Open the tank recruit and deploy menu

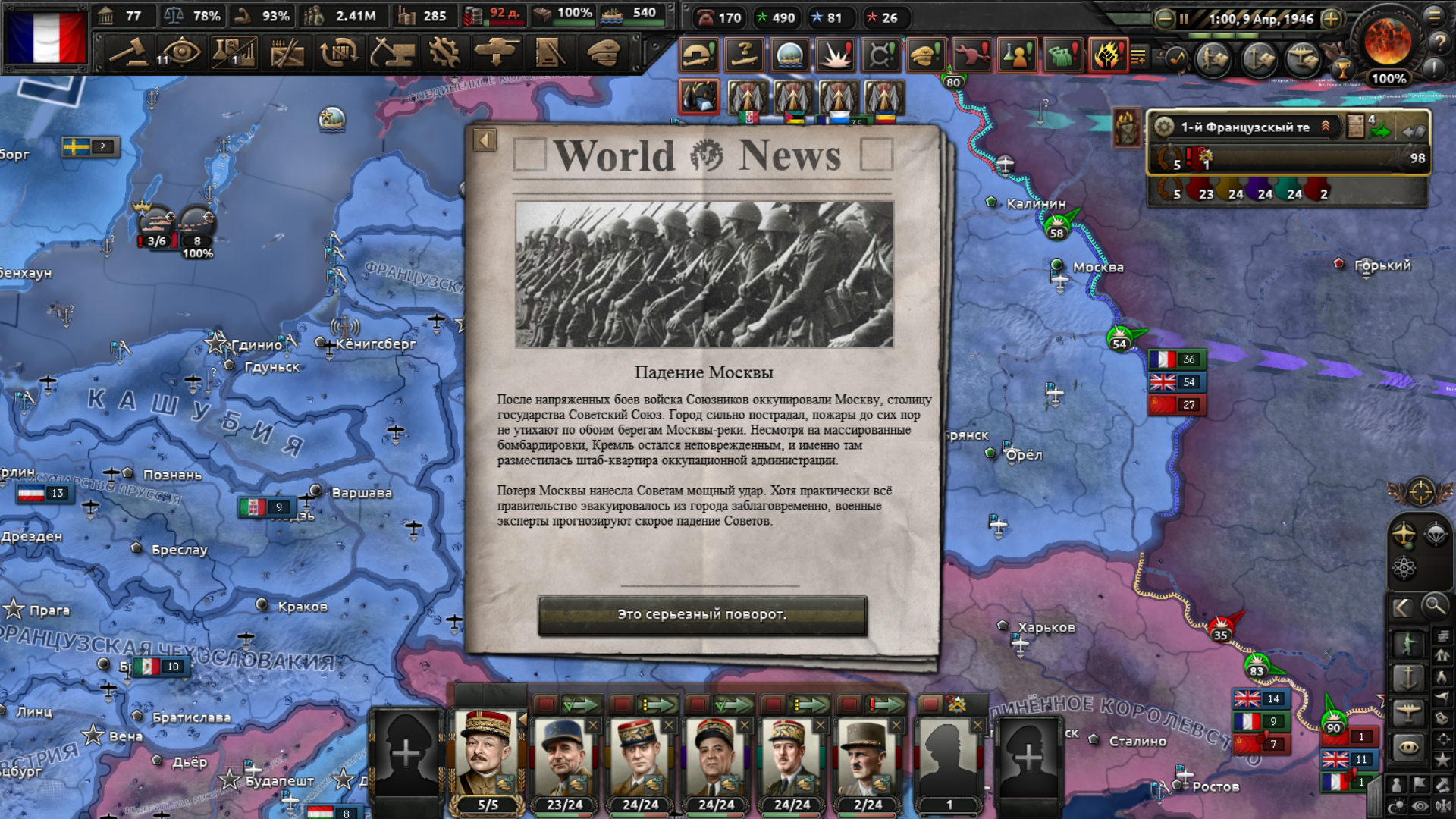point(497,53)
